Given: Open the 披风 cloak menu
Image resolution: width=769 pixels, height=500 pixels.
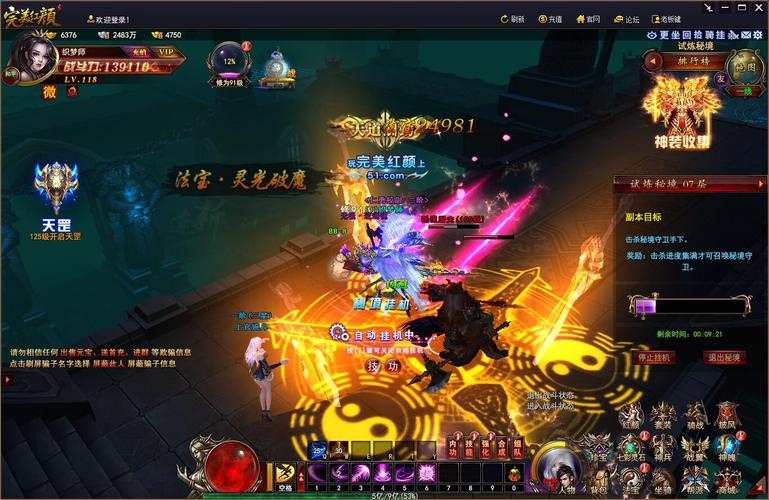Looking at the screenshot, I should pos(727,416).
